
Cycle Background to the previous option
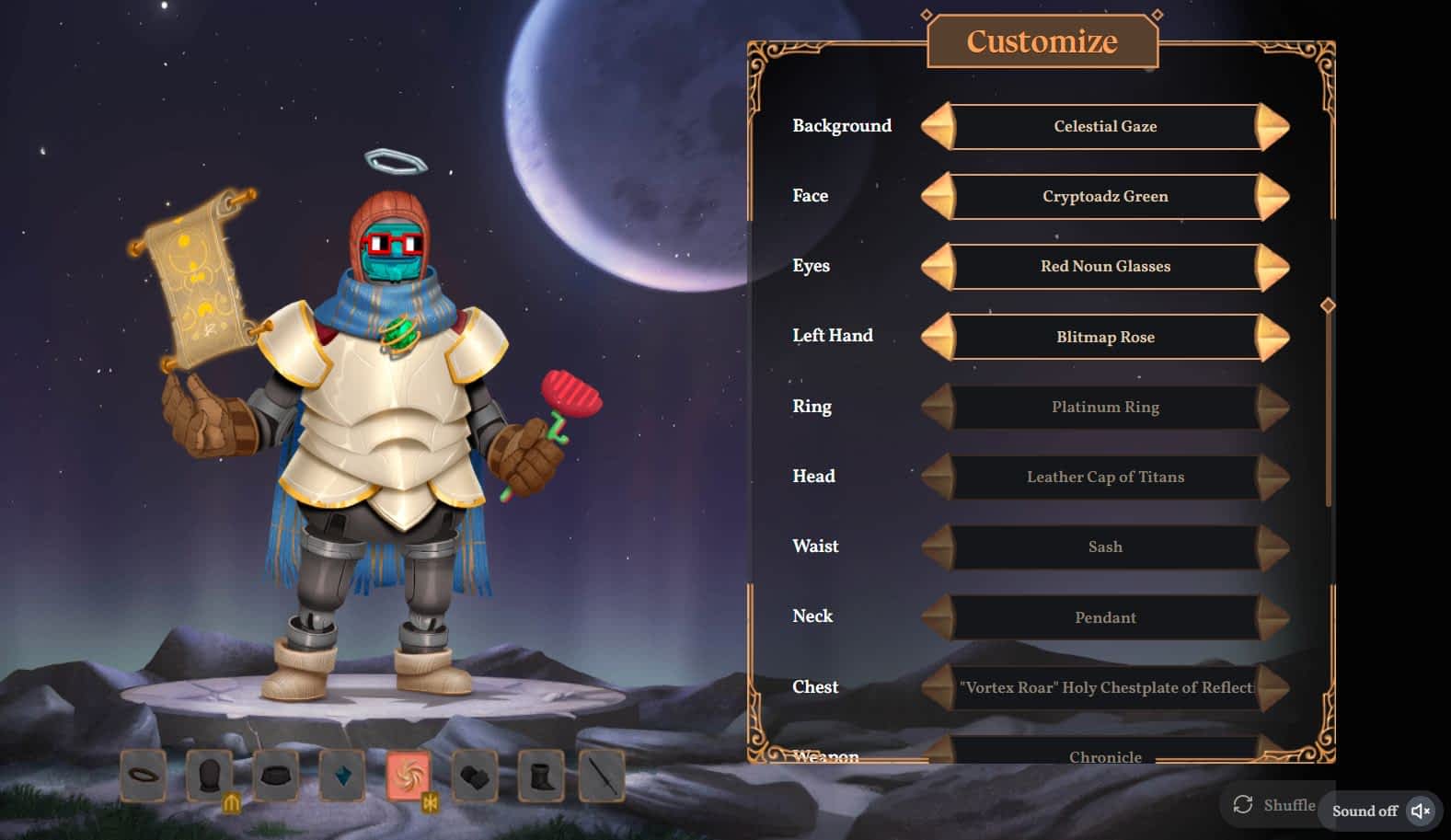[x=939, y=127]
